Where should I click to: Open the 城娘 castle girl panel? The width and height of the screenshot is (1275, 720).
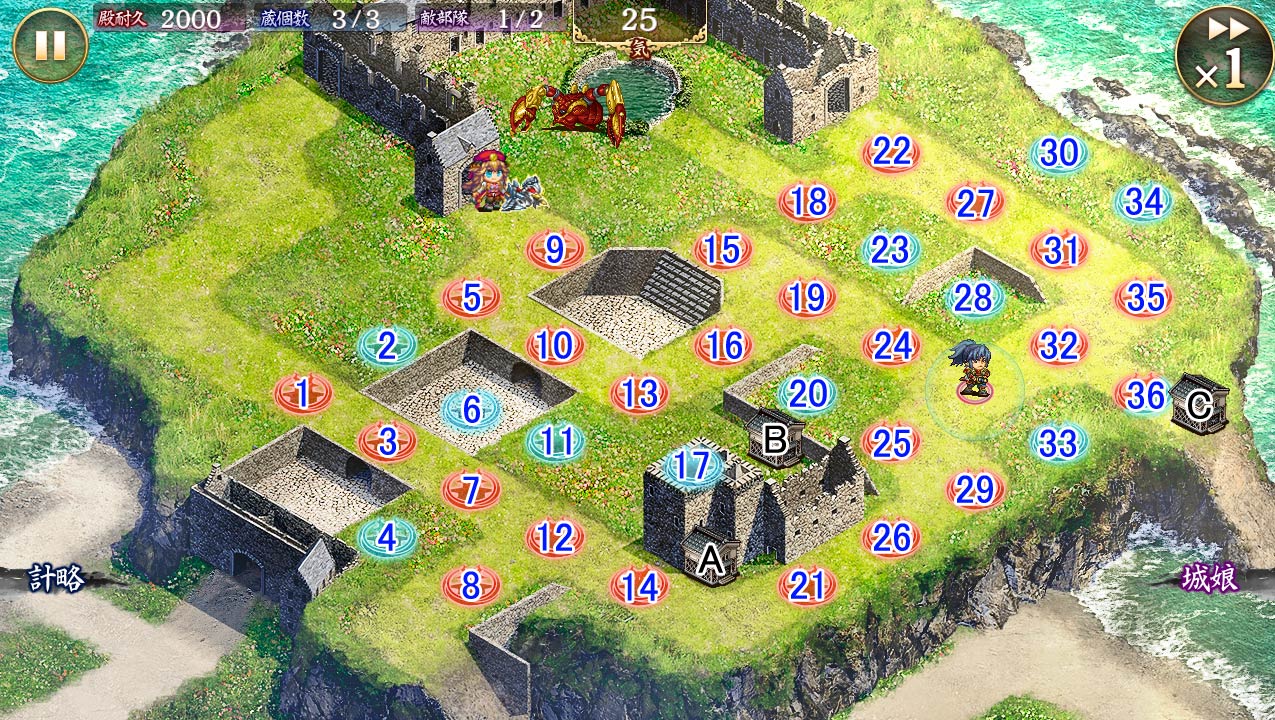coord(1210,579)
